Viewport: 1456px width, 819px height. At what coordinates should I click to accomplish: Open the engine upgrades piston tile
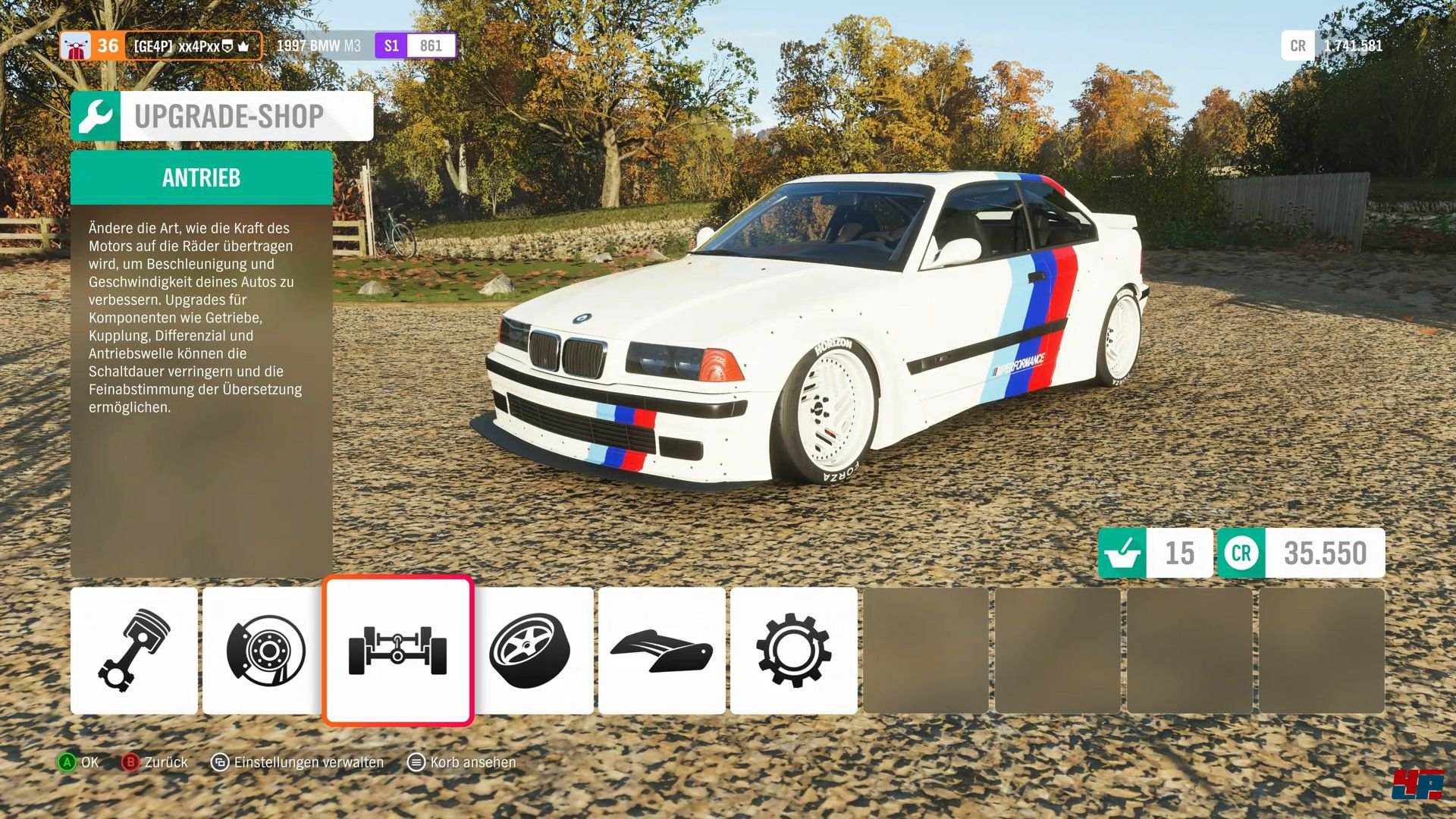coord(133,650)
